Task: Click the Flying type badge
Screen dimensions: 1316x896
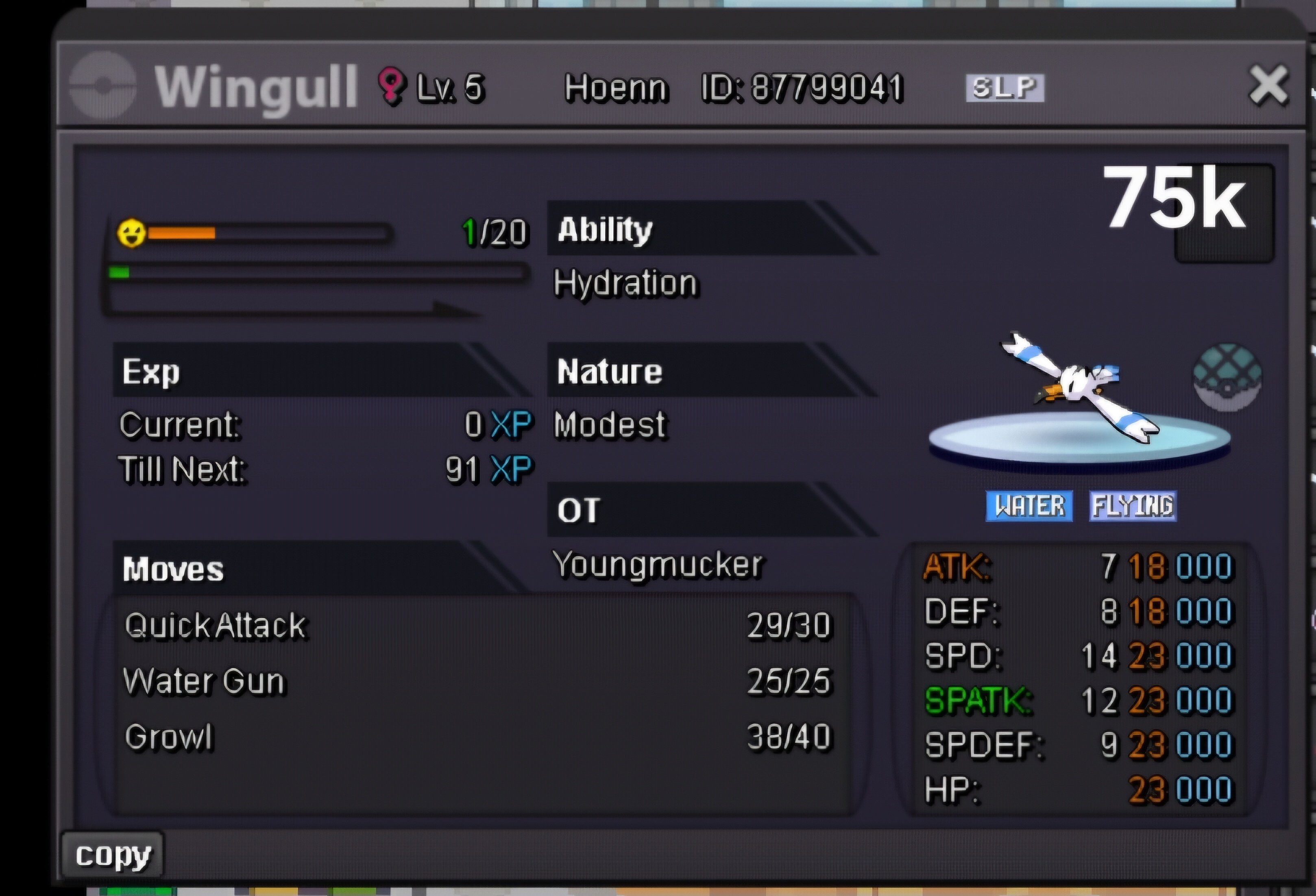Action: (1133, 506)
